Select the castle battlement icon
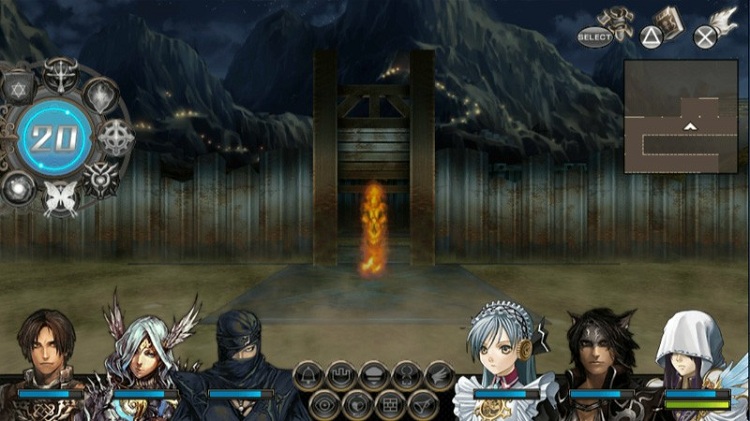 click(341, 375)
